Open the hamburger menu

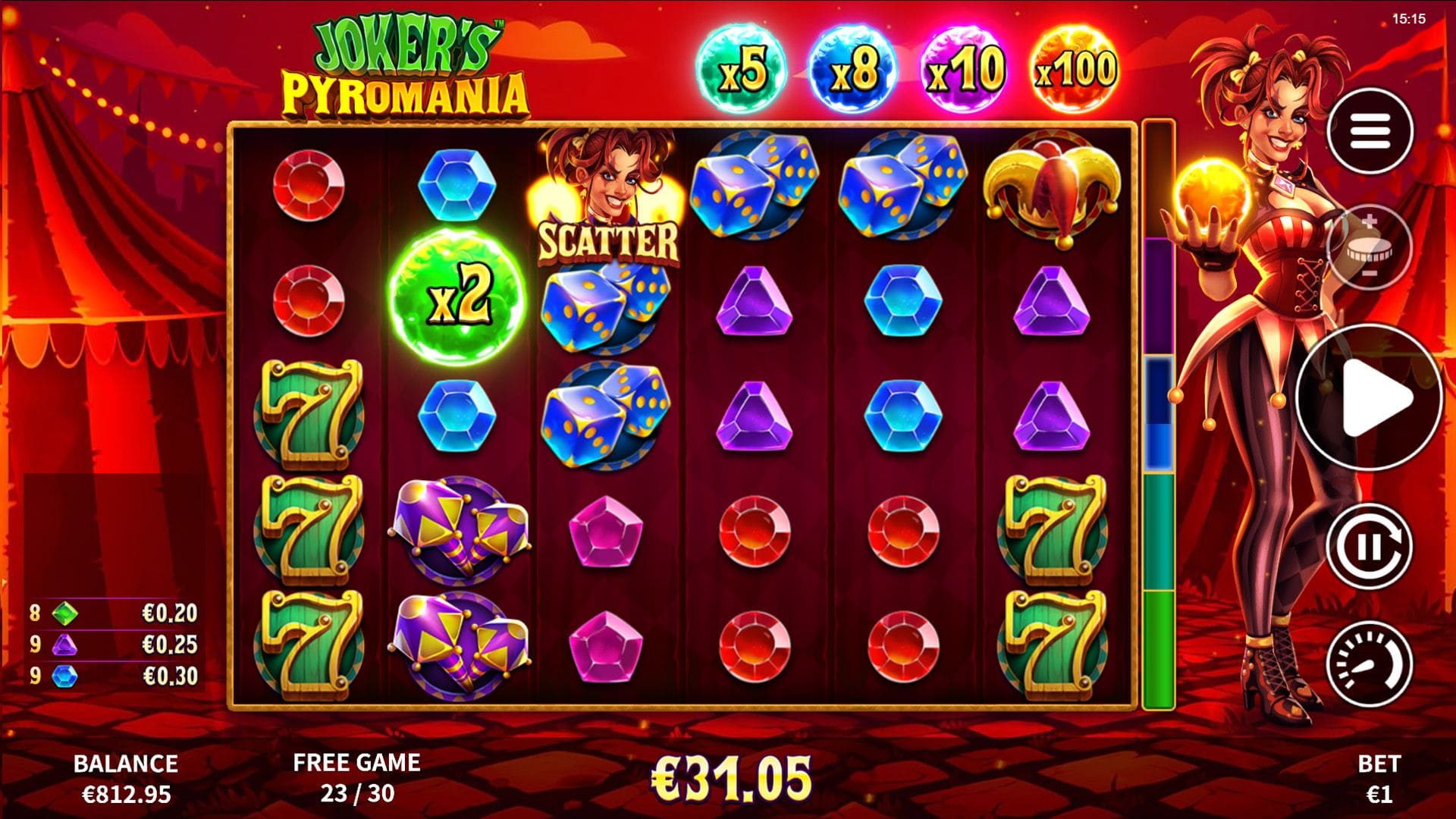(1369, 131)
